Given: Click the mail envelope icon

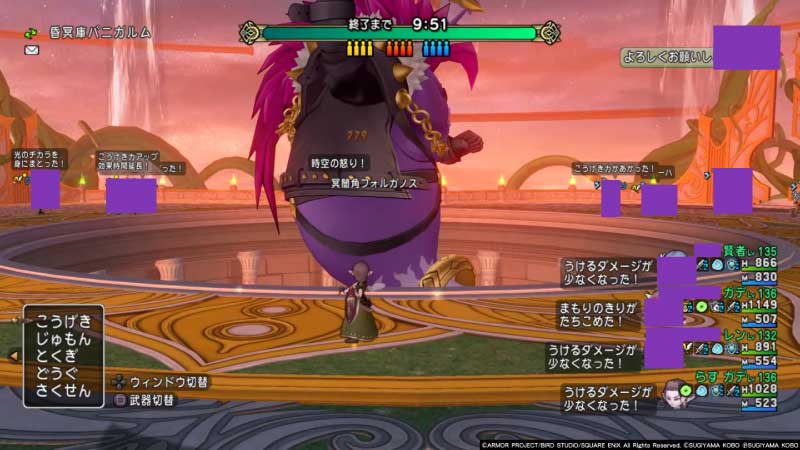Looking at the screenshot, I should click(32, 50).
